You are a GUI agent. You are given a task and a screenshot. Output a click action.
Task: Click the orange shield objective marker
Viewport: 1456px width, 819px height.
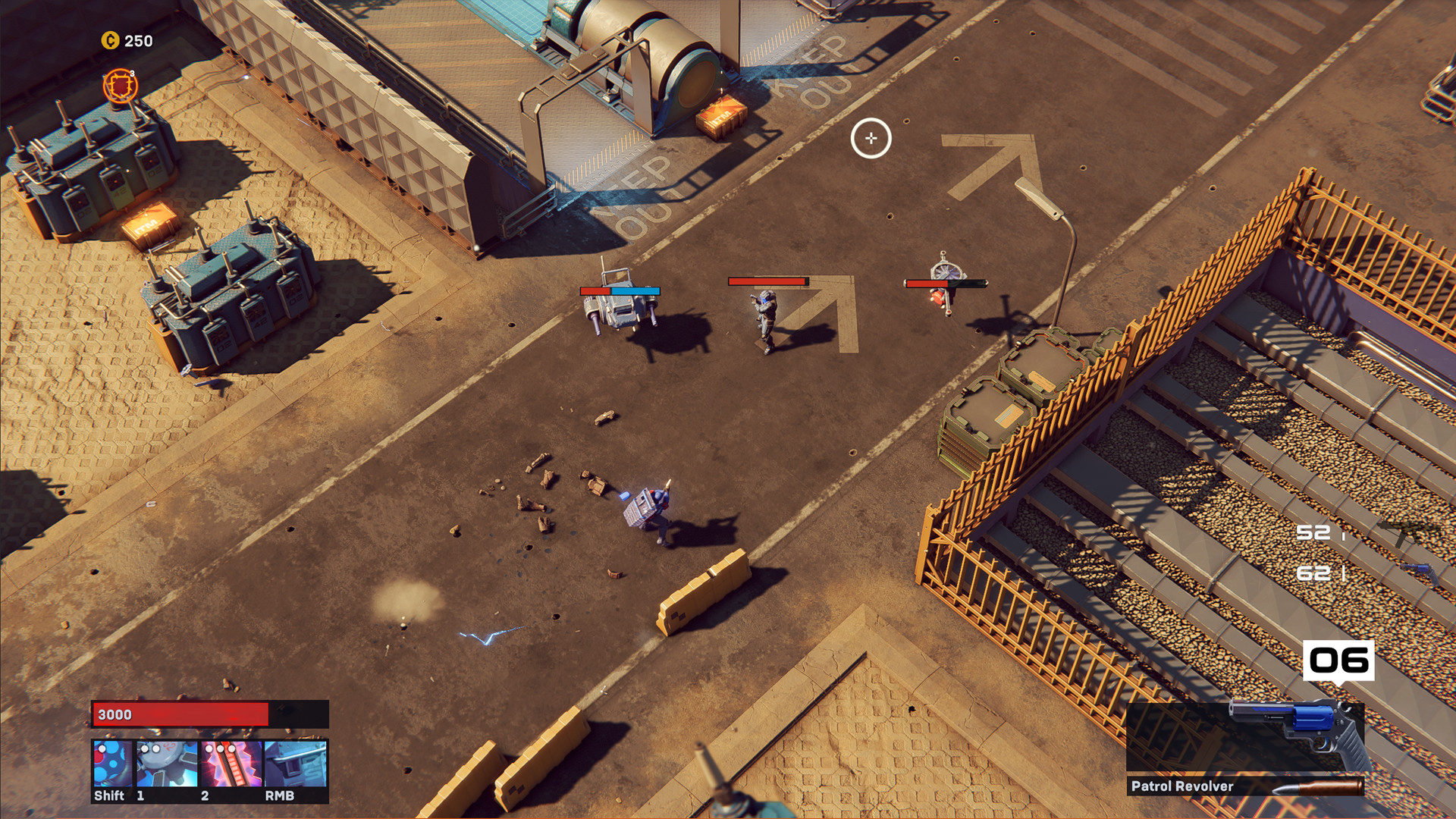pyautogui.click(x=120, y=85)
